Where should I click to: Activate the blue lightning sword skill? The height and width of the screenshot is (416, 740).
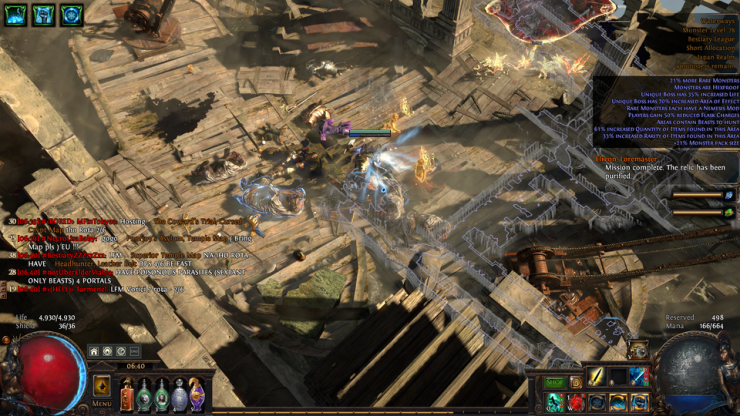pos(639,376)
